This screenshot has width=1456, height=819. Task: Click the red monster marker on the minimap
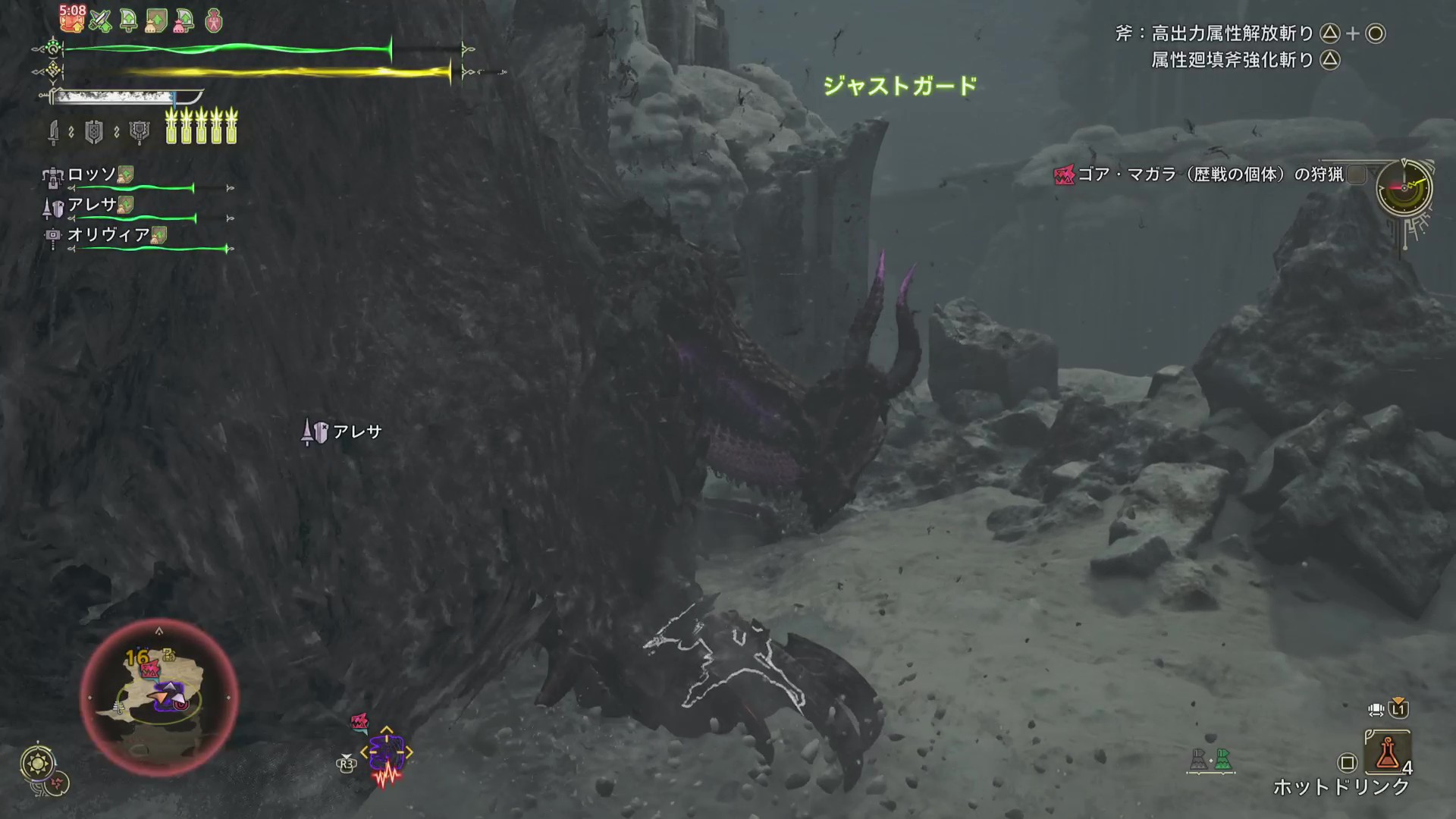(149, 669)
